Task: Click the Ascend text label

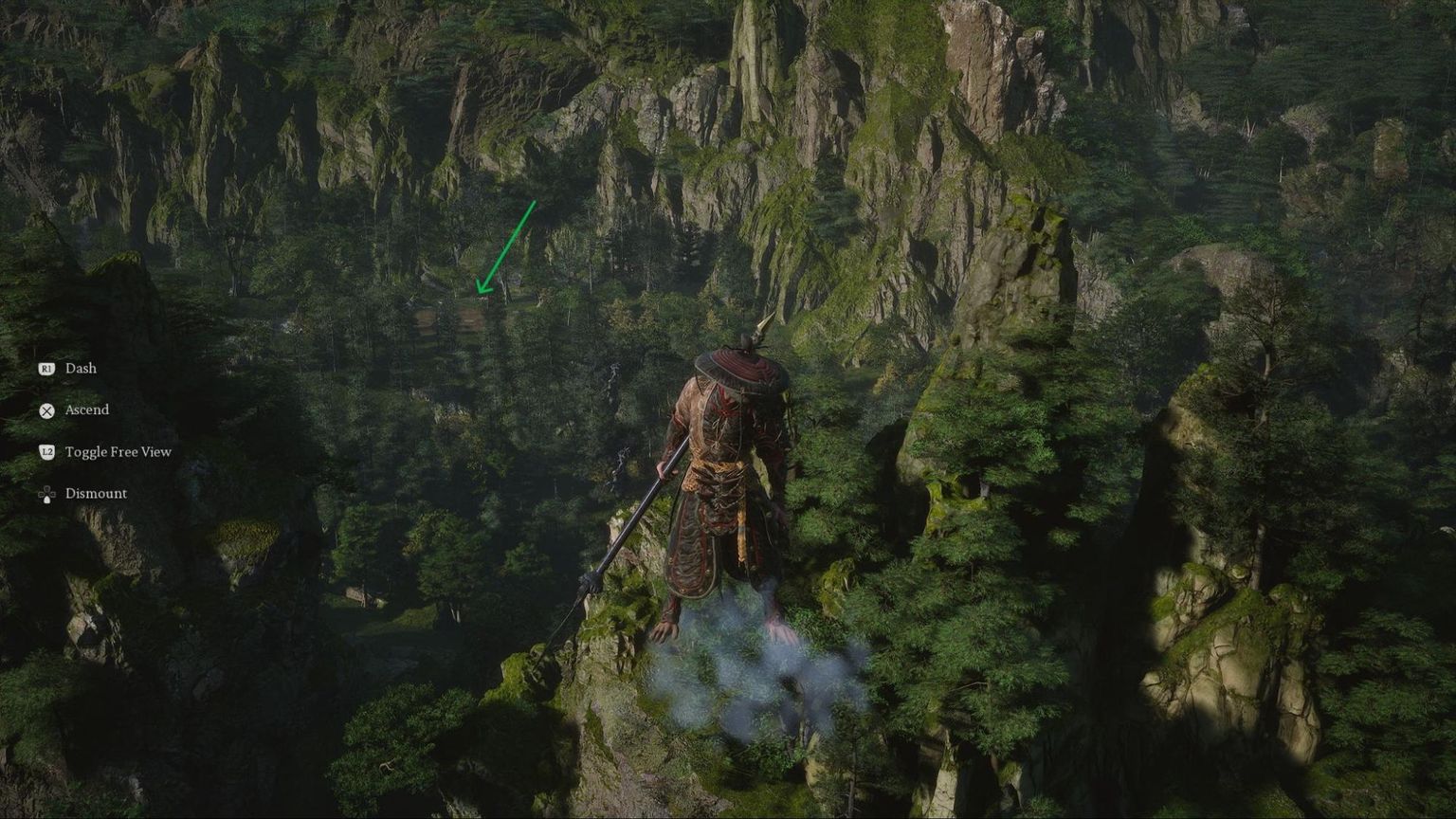Action: coord(85,410)
